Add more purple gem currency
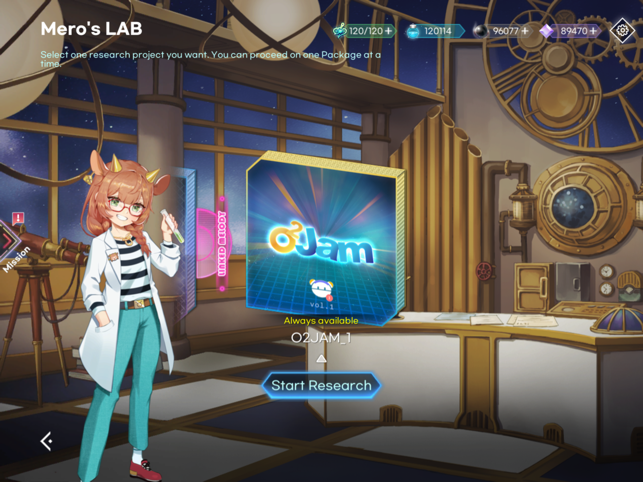 pos(594,31)
